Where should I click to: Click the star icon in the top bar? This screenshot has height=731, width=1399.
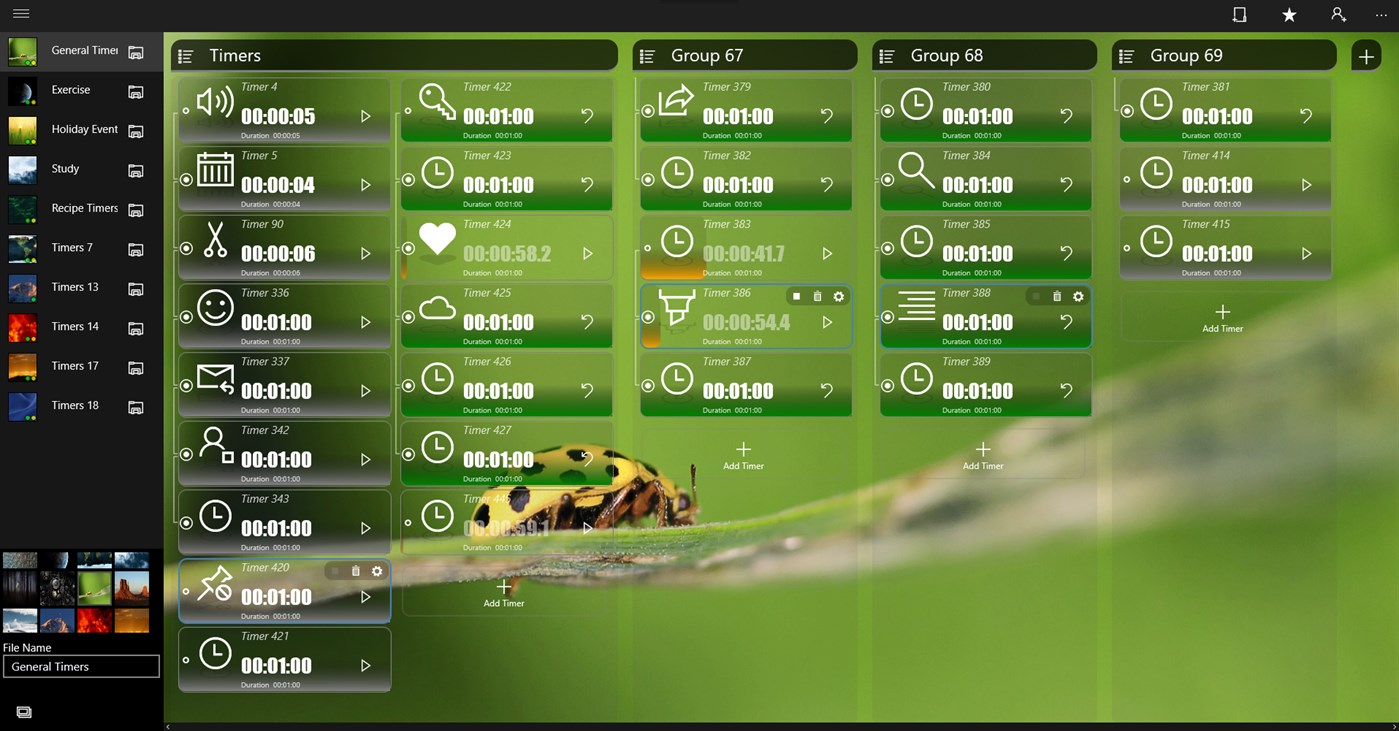point(1288,15)
